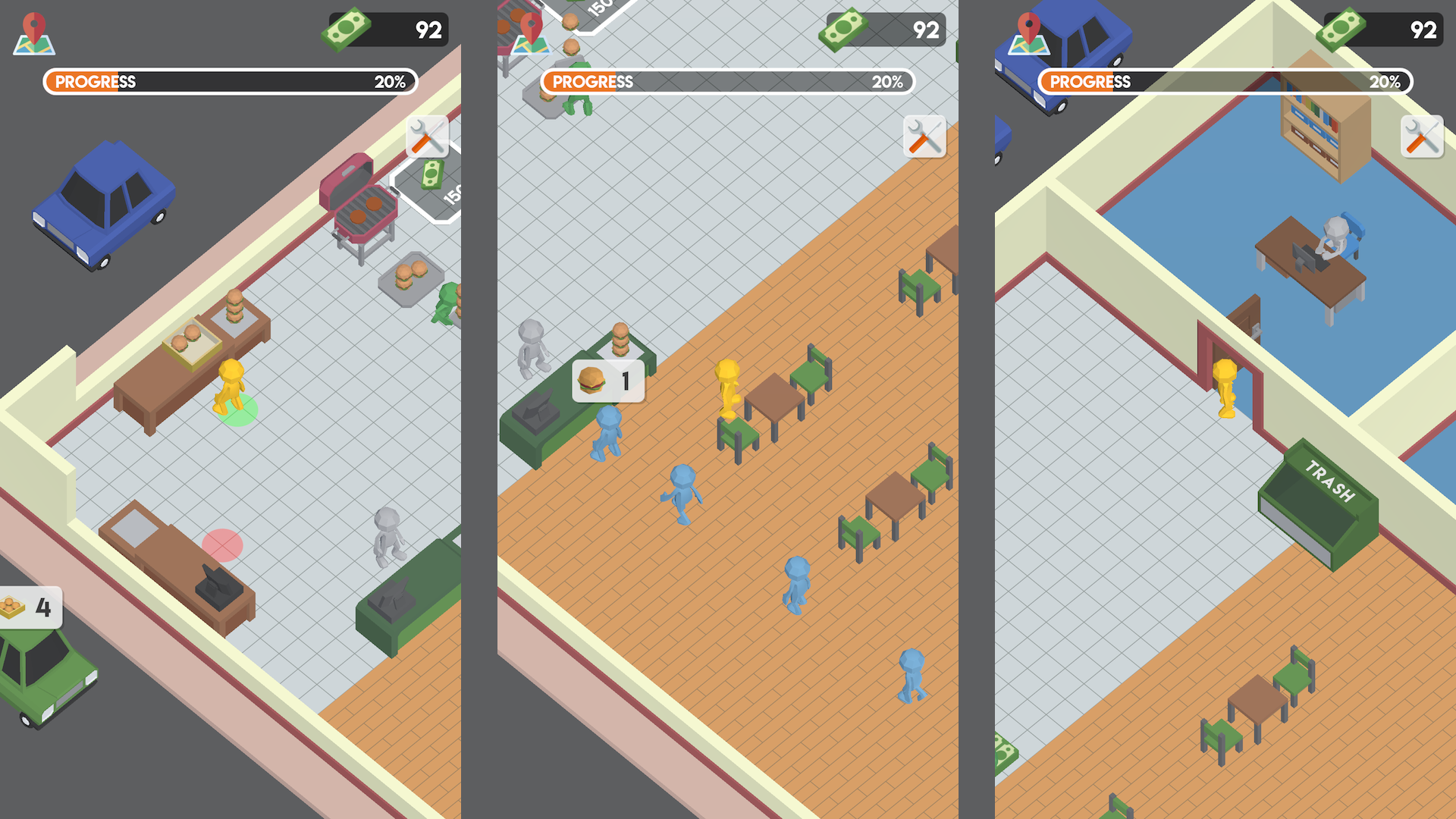The height and width of the screenshot is (819, 1456).
Task: Open the map icon in right panel
Action: (x=1028, y=34)
